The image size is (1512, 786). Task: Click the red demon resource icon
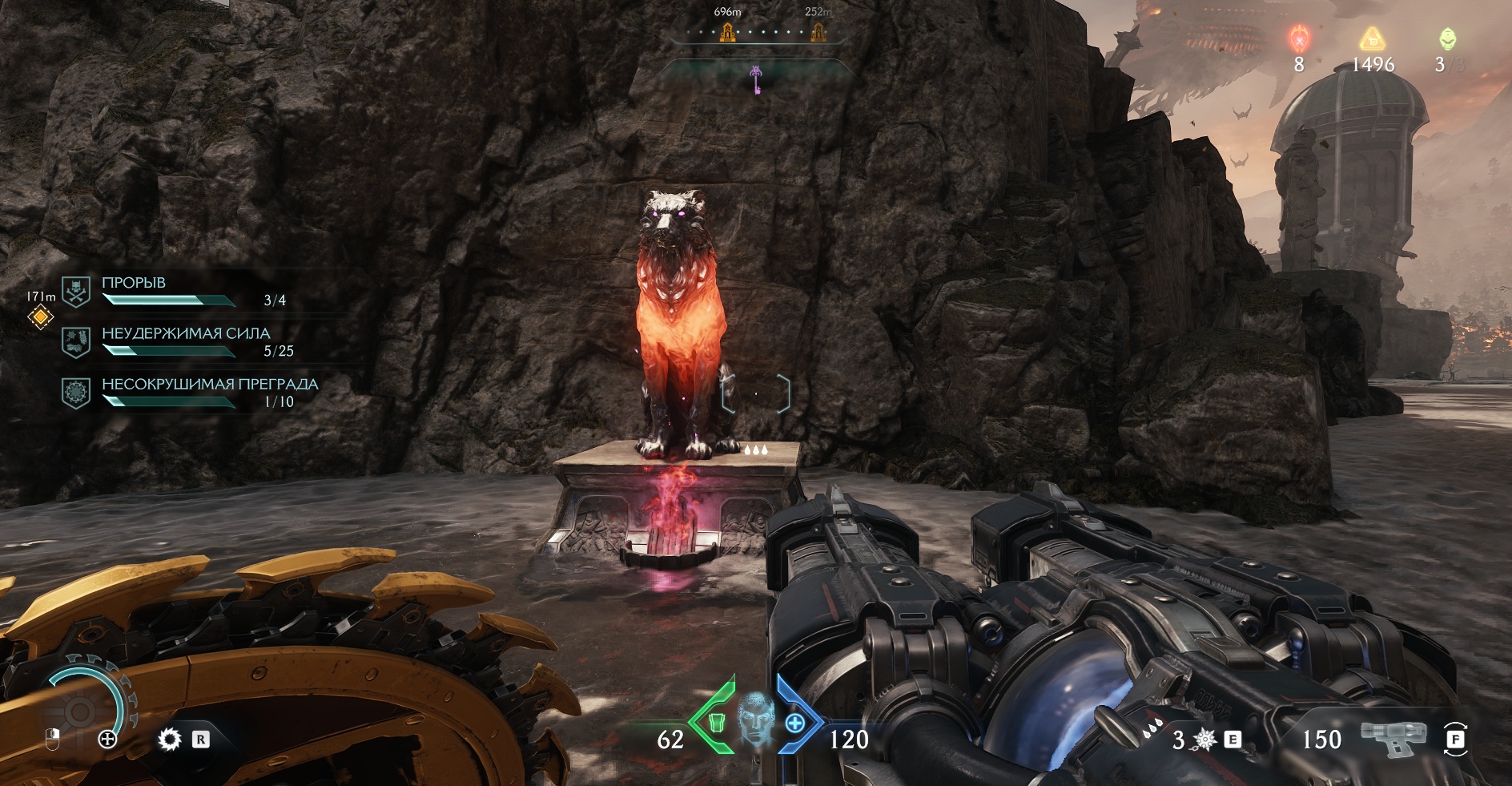[1298, 38]
